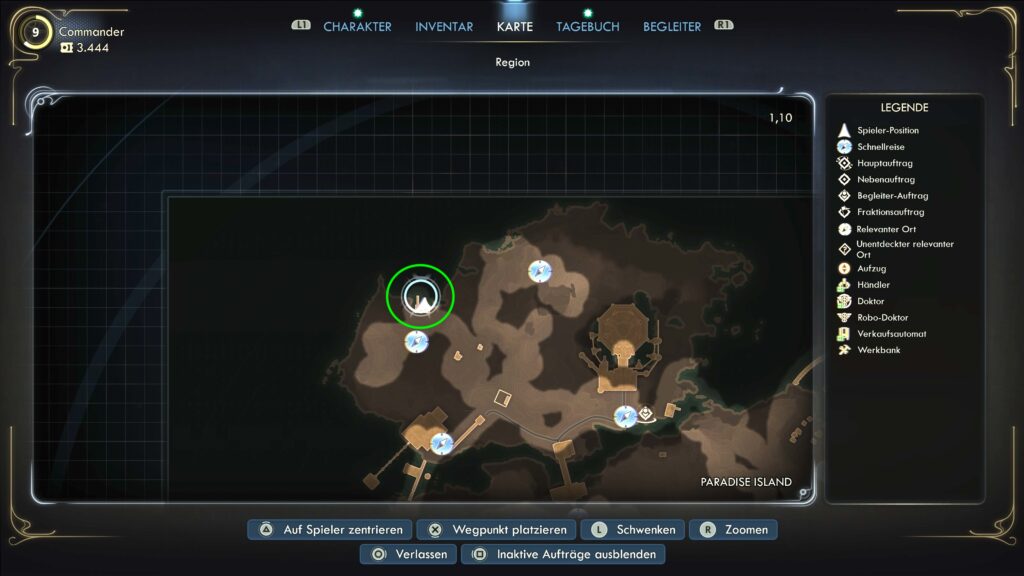The width and height of the screenshot is (1024, 576).
Task: Pick the Aufzug legend entry
Action: point(871,269)
